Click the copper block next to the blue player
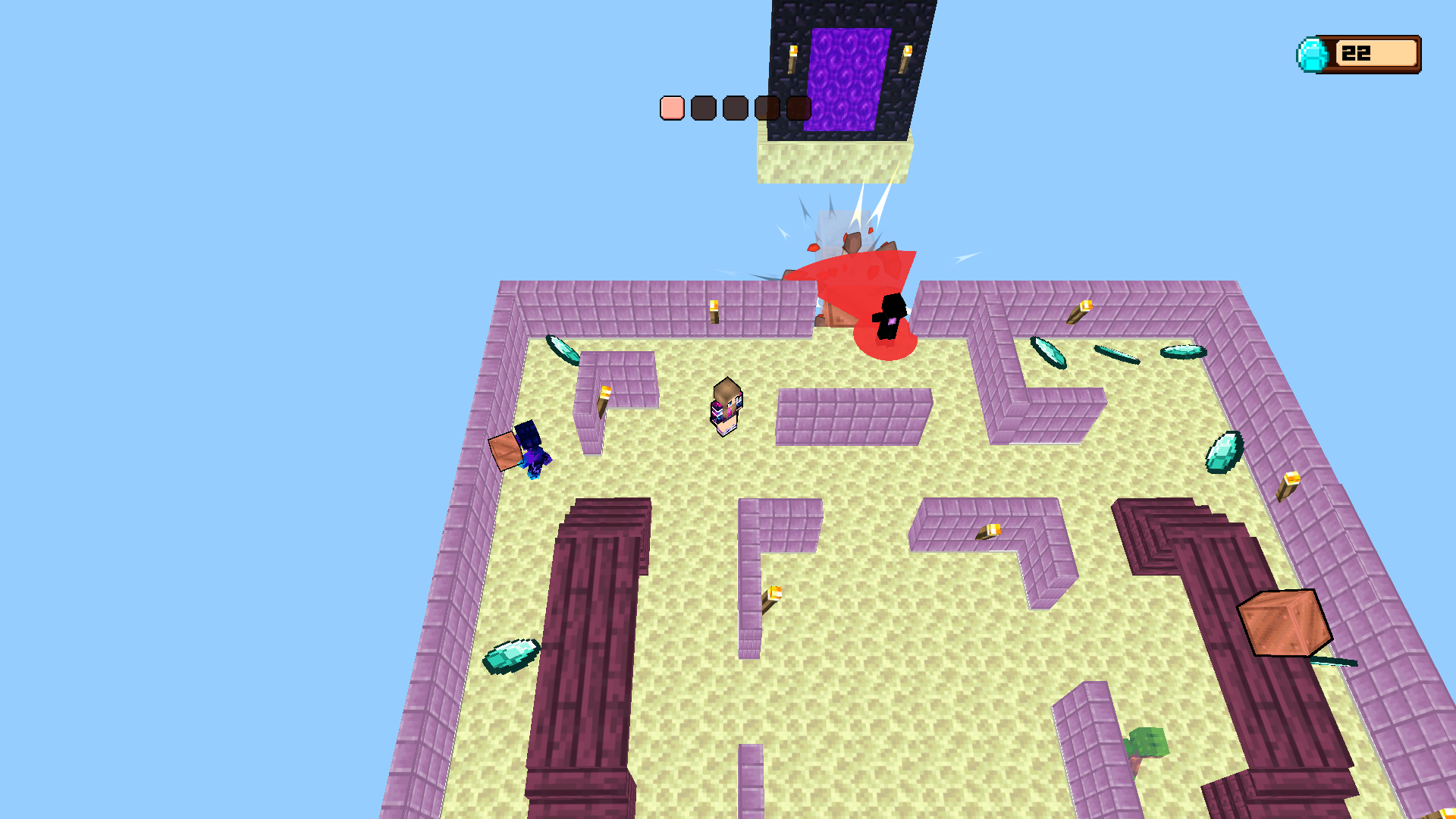Screen dimensions: 1456x819 tap(507, 450)
